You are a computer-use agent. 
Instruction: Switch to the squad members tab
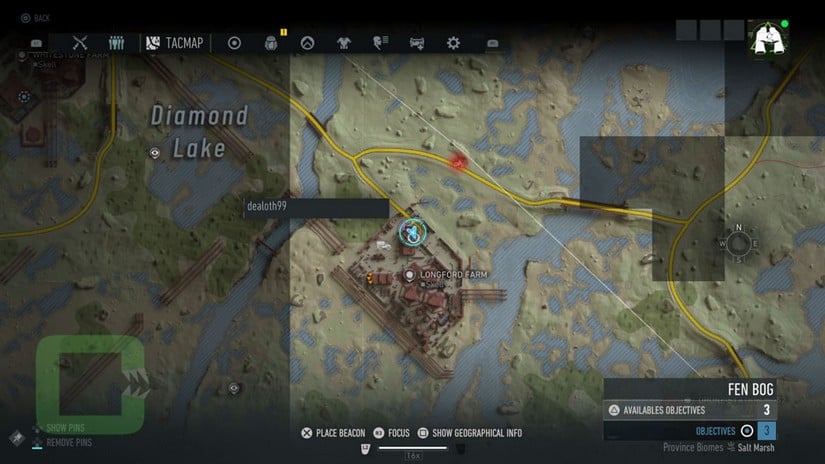(116, 43)
